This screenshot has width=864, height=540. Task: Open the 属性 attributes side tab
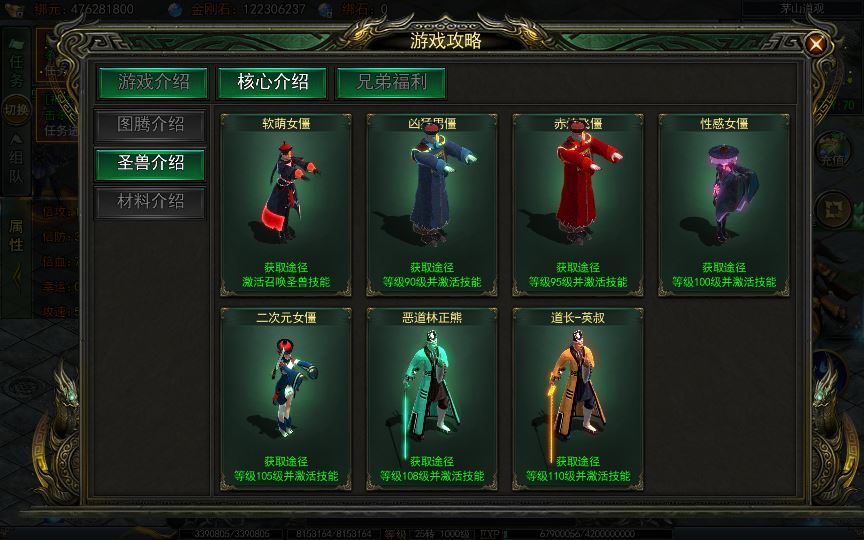point(16,240)
